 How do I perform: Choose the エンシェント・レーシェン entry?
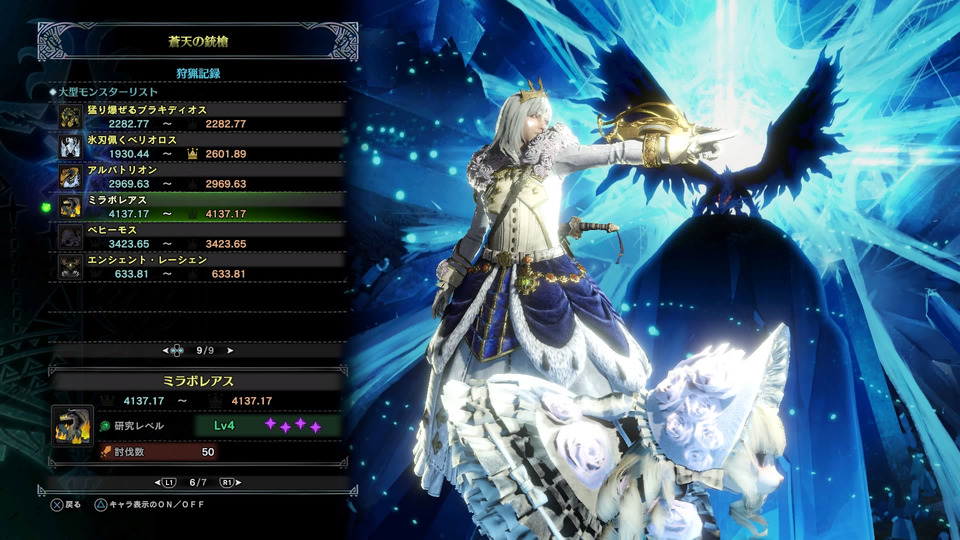(x=200, y=266)
